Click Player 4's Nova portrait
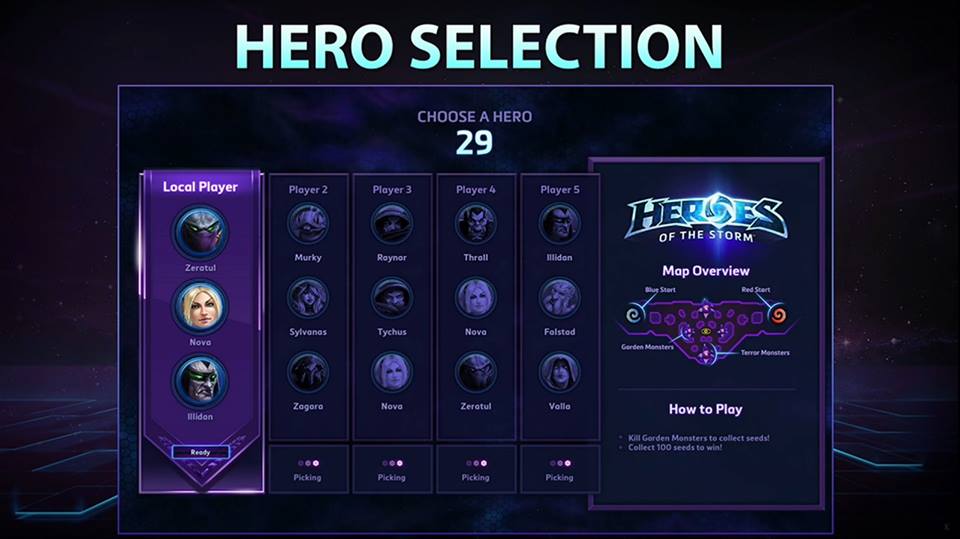 pos(476,298)
